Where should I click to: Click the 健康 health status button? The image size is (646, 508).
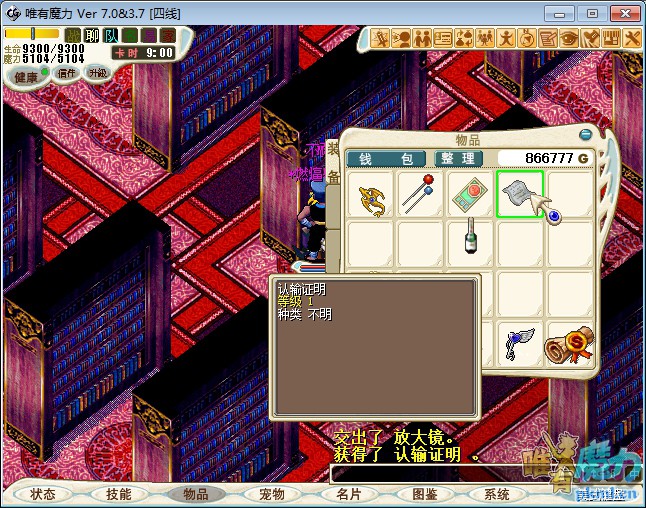click(26, 76)
